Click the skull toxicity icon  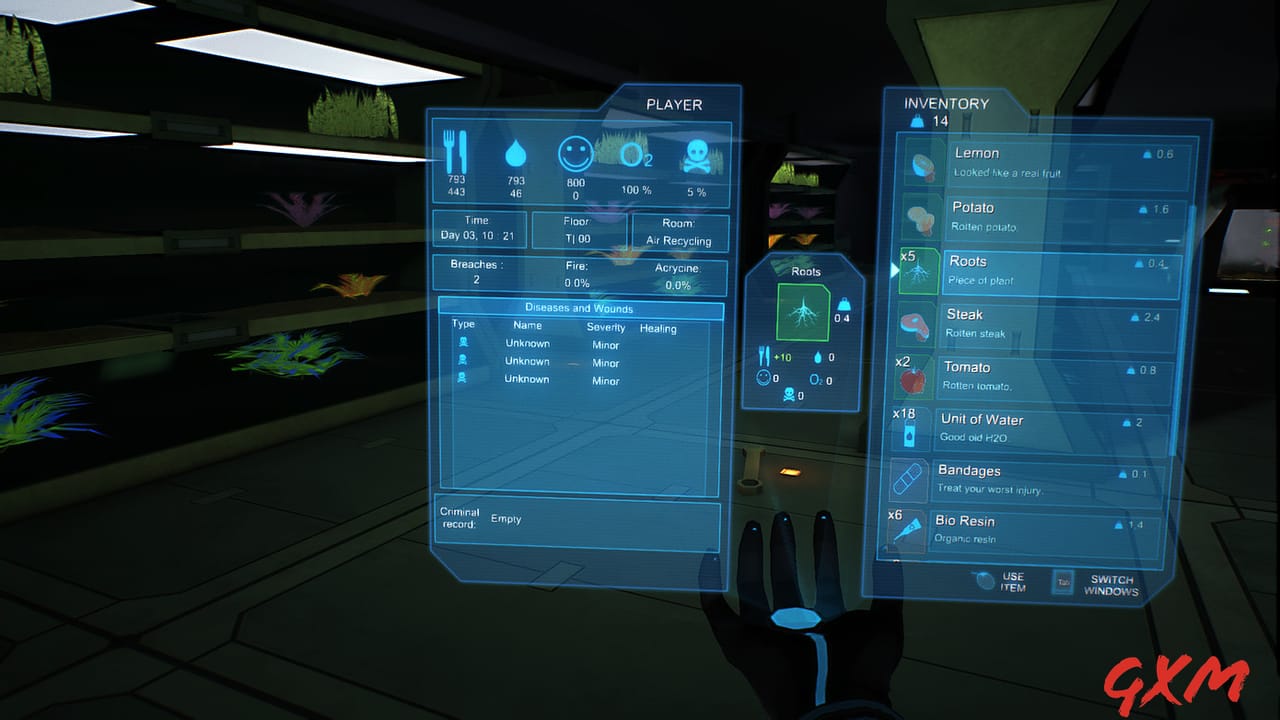(697, 156)
